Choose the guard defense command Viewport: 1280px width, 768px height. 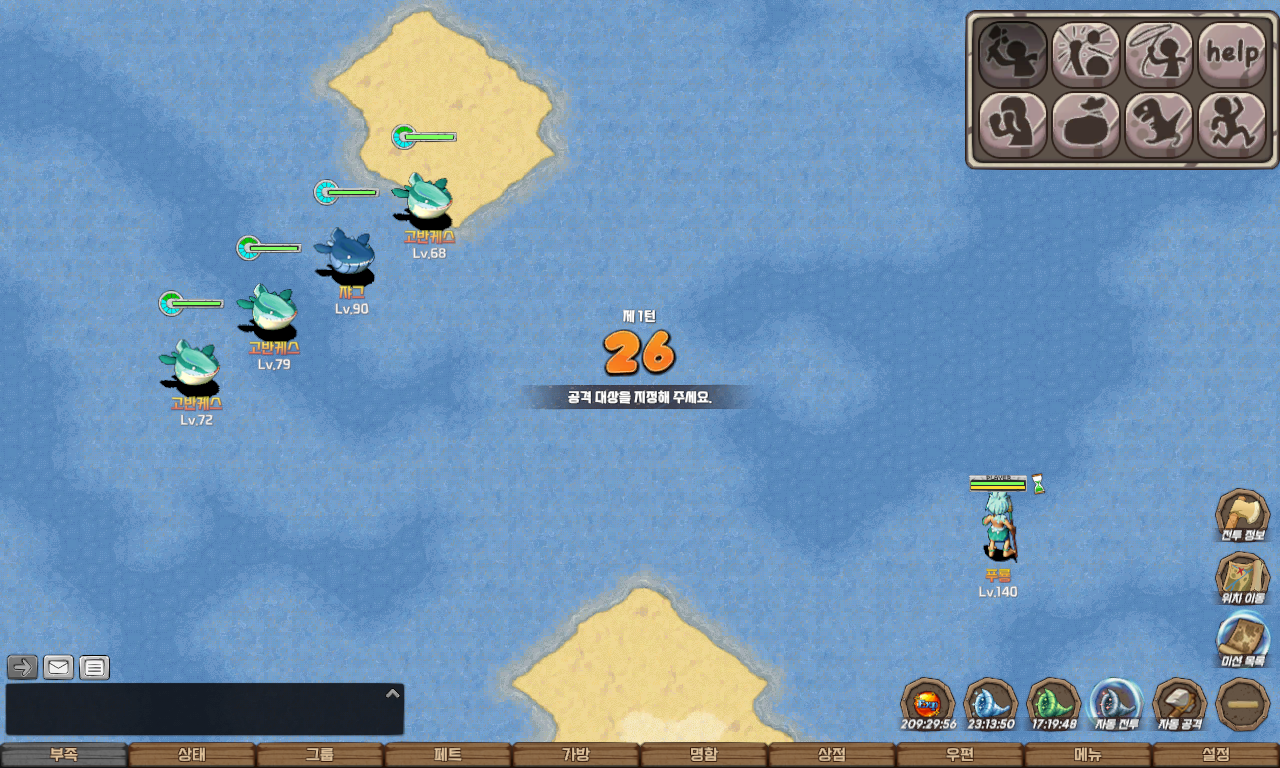point(1012,125)
